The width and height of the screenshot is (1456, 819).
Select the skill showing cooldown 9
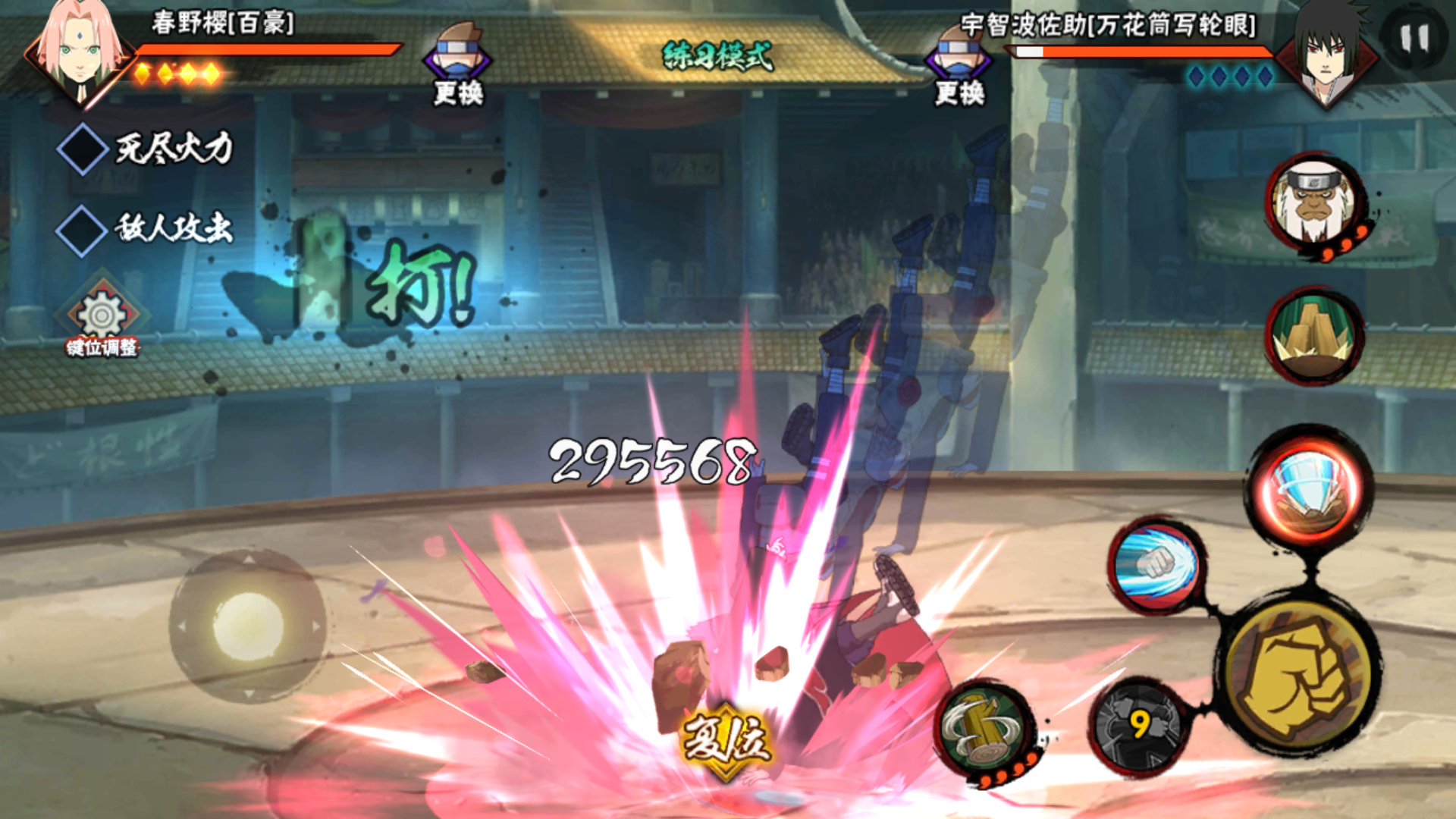[1137, 726]
